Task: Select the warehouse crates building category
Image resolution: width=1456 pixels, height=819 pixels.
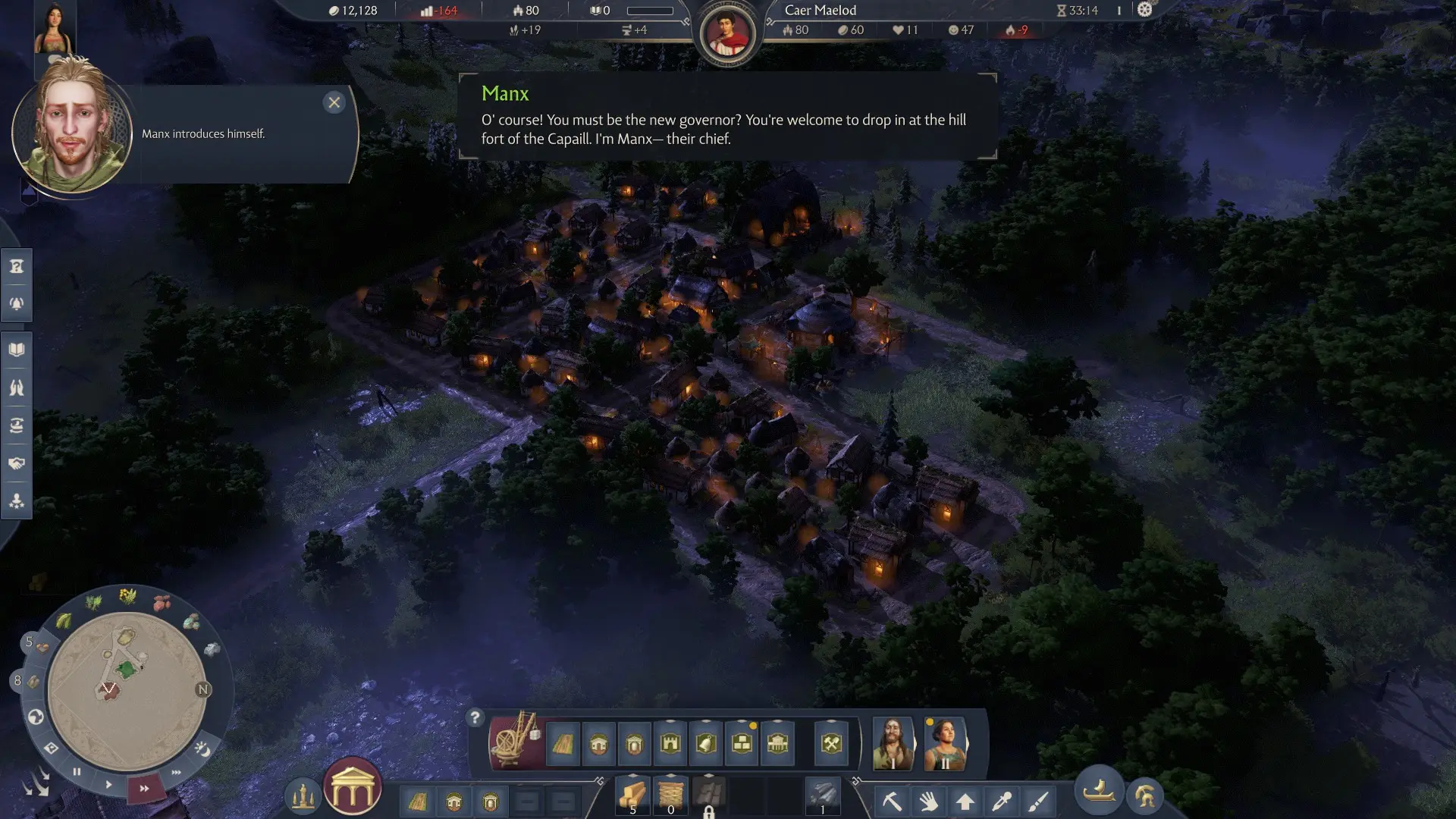Action: click(x=742, y=743)
